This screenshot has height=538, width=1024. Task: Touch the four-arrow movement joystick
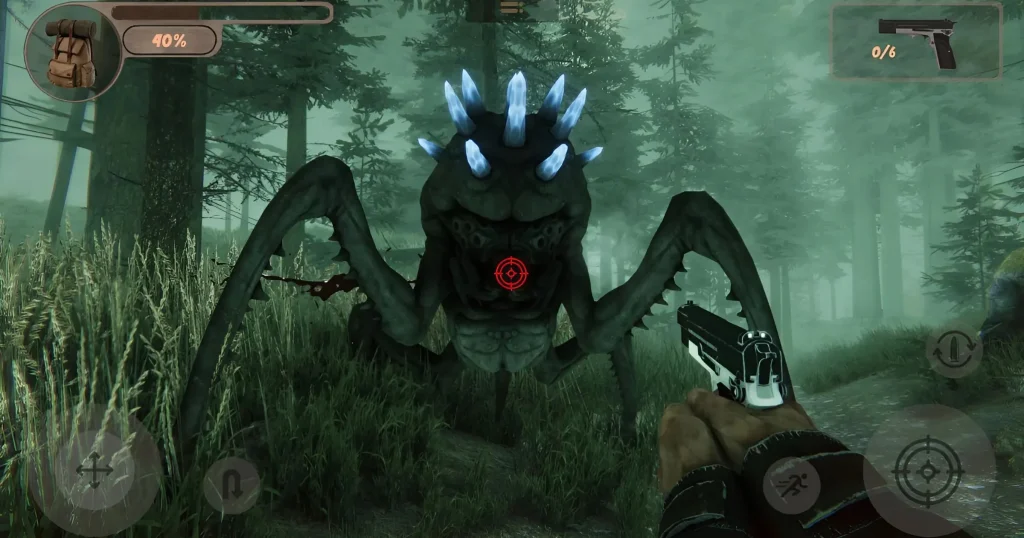[x=94, y=470]
